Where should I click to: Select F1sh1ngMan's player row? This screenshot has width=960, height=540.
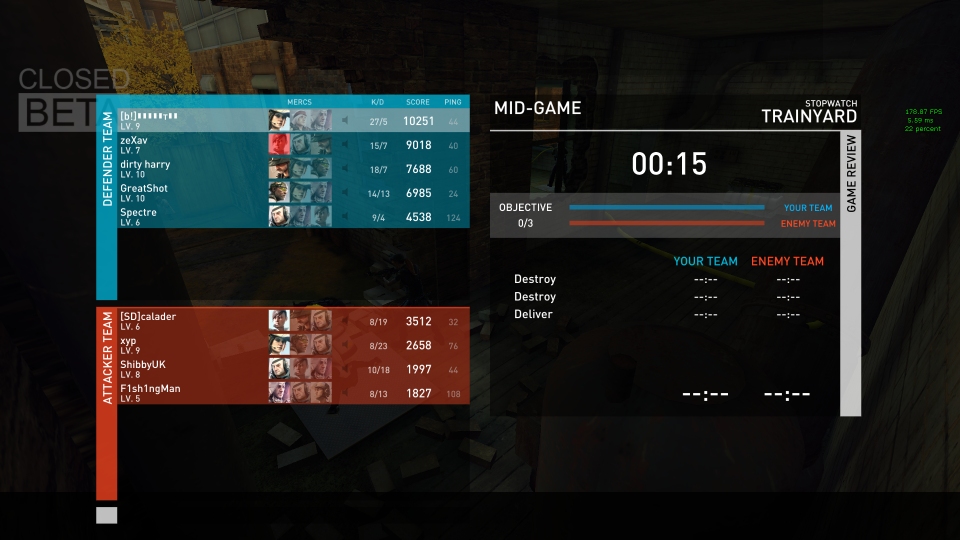click(190, 393)
